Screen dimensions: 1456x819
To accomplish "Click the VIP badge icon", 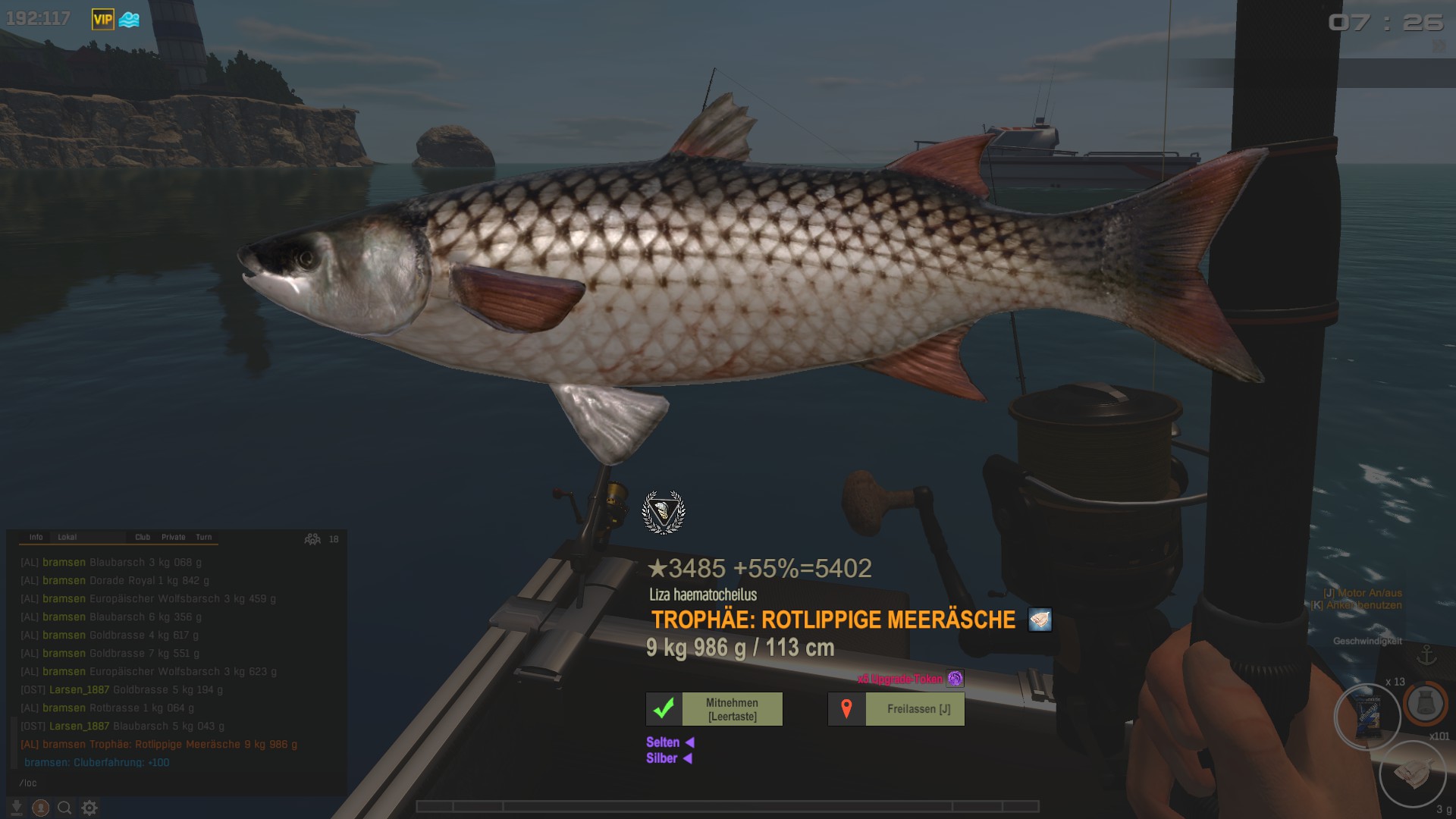I will tap(102, 20).
